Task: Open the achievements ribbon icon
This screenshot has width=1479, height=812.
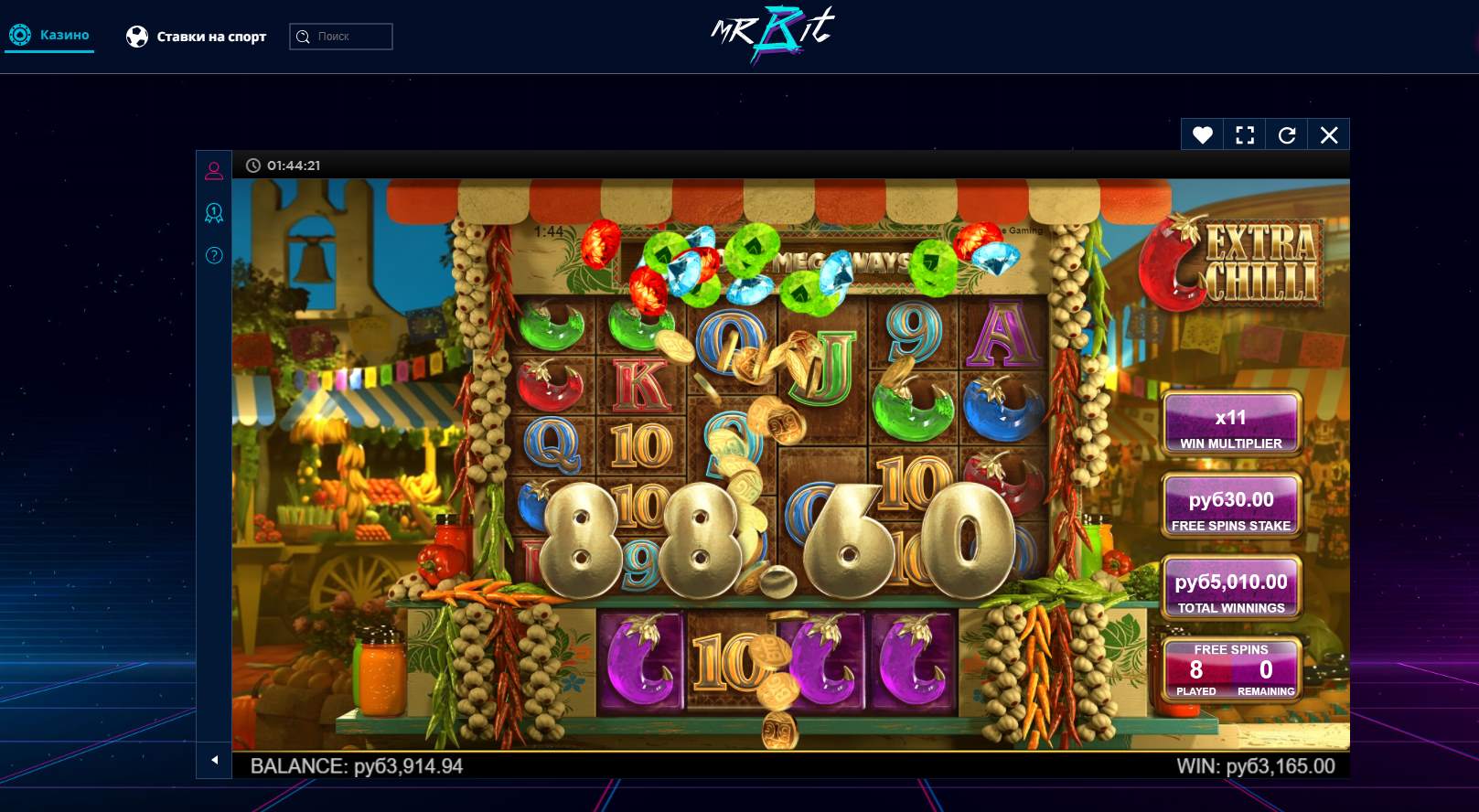Action: click(214, 213)
